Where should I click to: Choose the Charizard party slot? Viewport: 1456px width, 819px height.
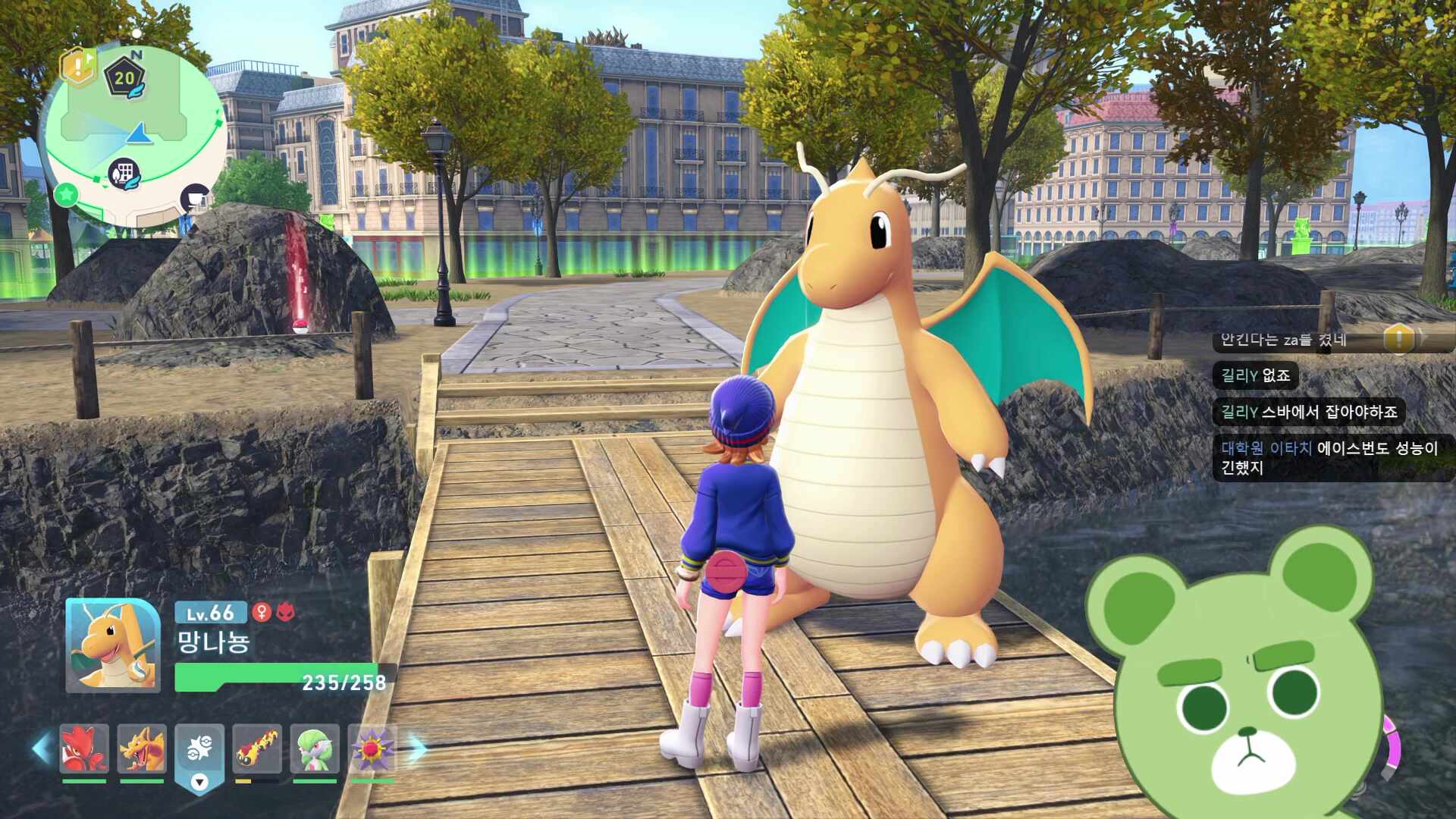142,748
